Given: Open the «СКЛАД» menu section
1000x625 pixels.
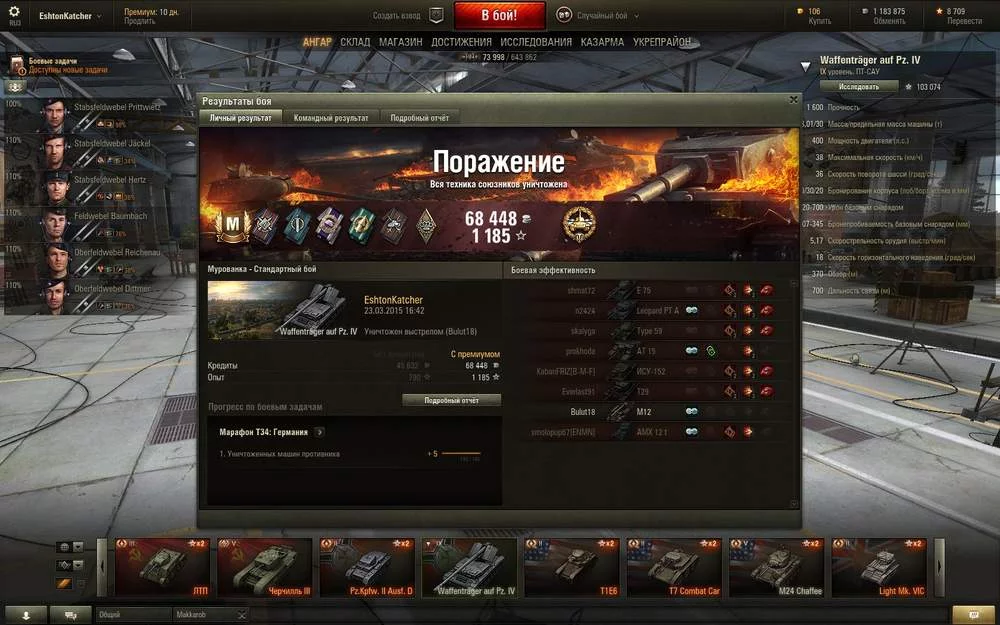Looking at the screenshot, I should click(x=355, y=42).
